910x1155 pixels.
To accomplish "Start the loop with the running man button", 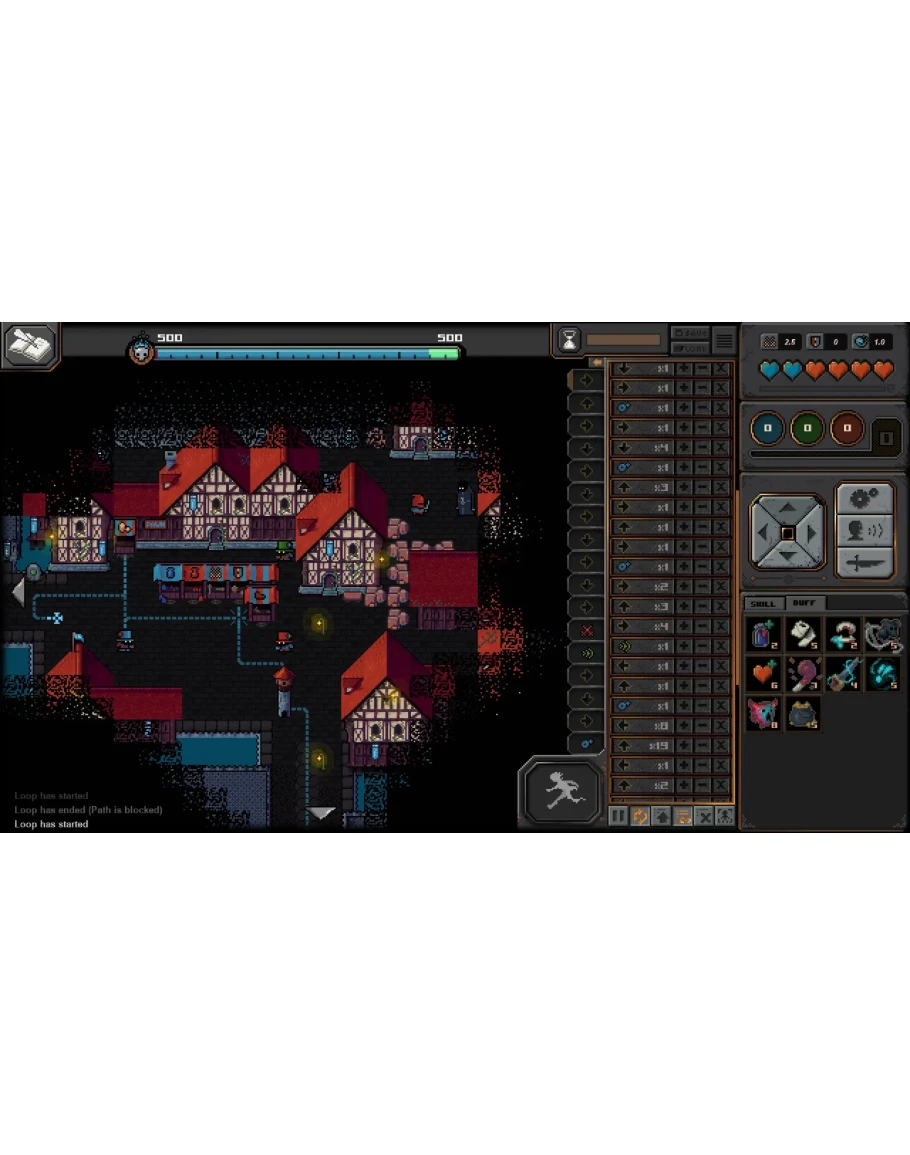I will click(x=561, y=791).
